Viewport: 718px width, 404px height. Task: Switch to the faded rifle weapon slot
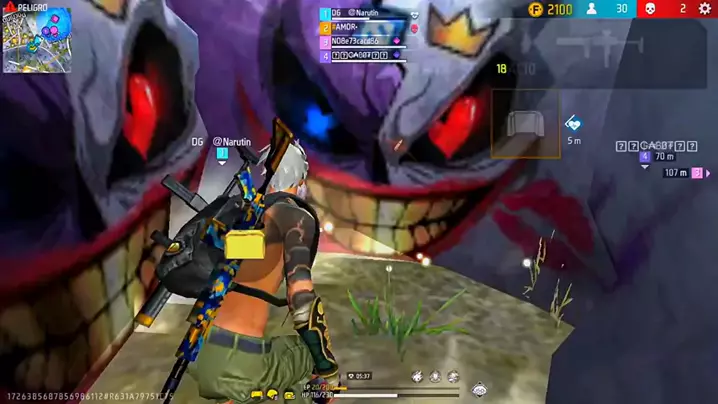590,43
